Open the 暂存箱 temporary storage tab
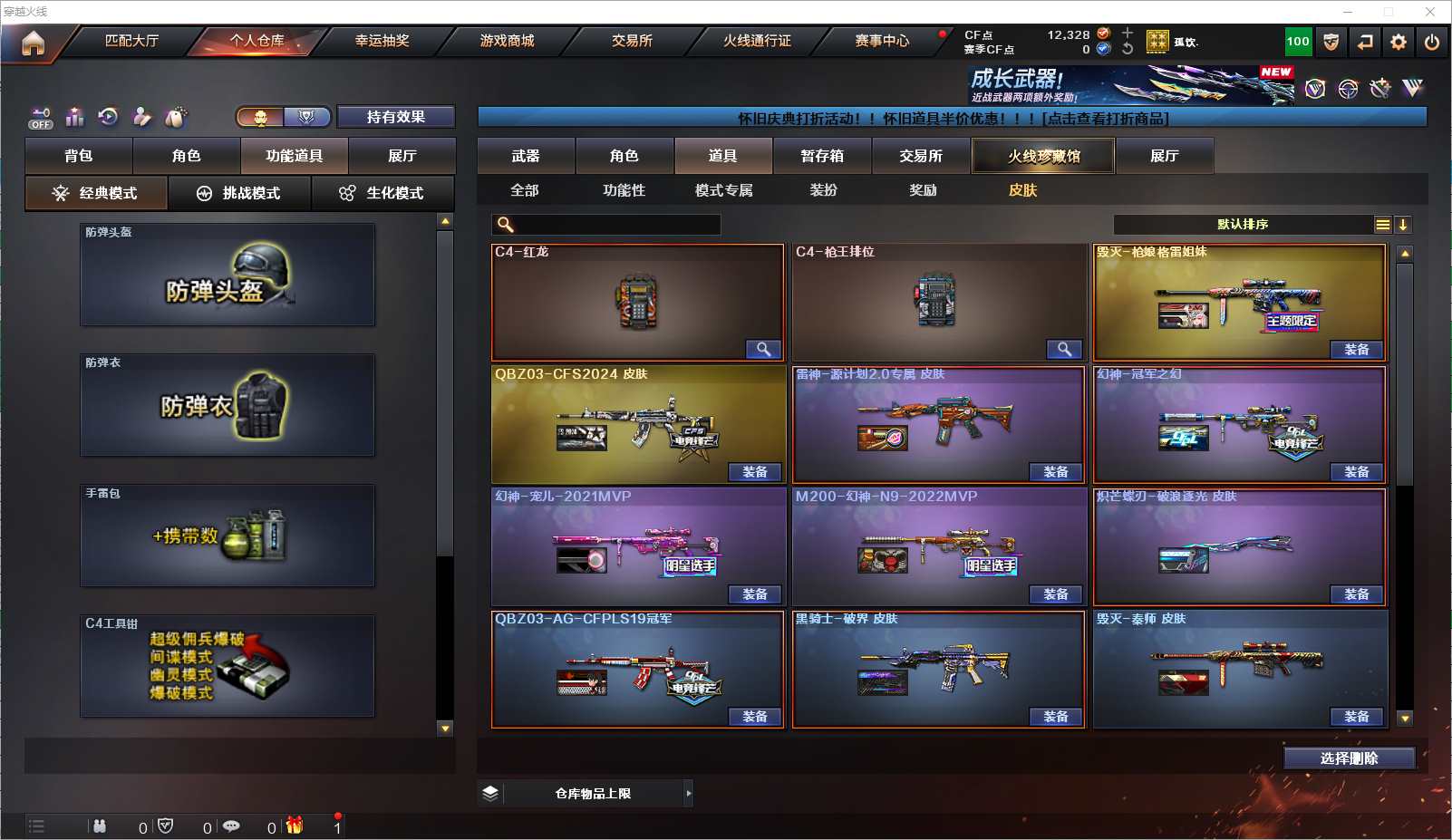Viewport: 1452px width, 840px height. point(822,156)
